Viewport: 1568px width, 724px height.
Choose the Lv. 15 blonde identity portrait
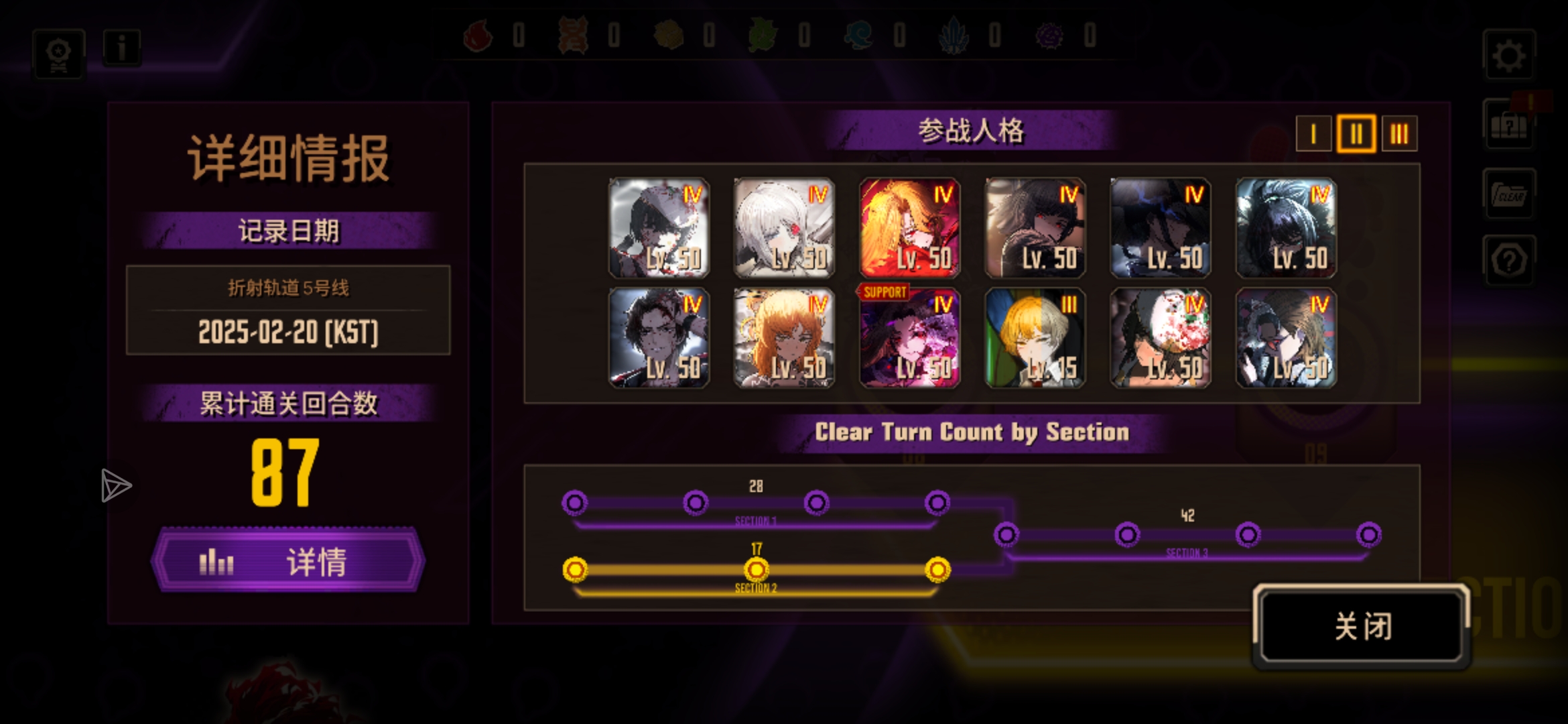click(x=1035, y=338)
